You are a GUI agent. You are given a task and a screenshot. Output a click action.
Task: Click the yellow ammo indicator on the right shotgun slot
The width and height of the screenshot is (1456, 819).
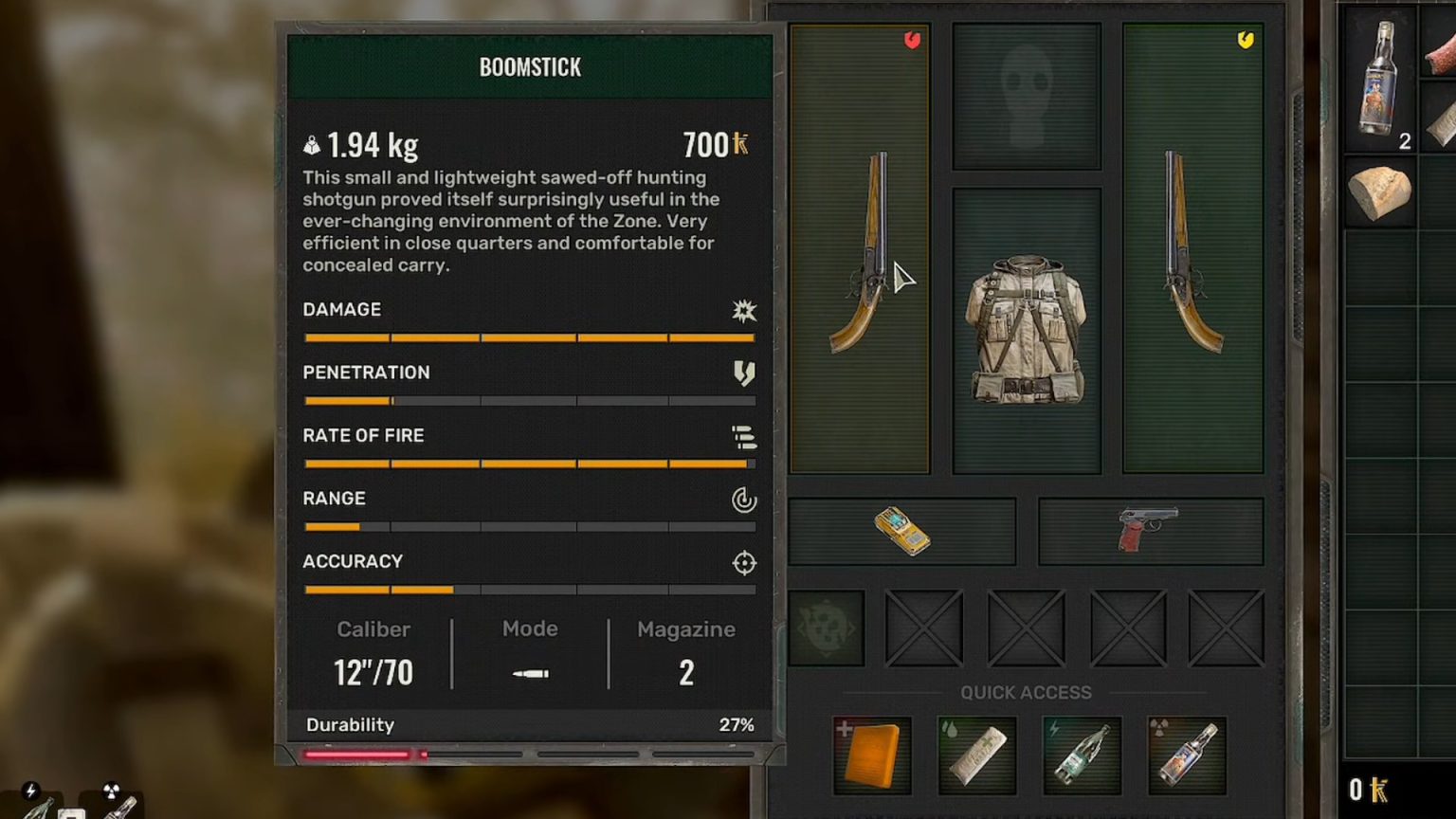coord(1245,40)
